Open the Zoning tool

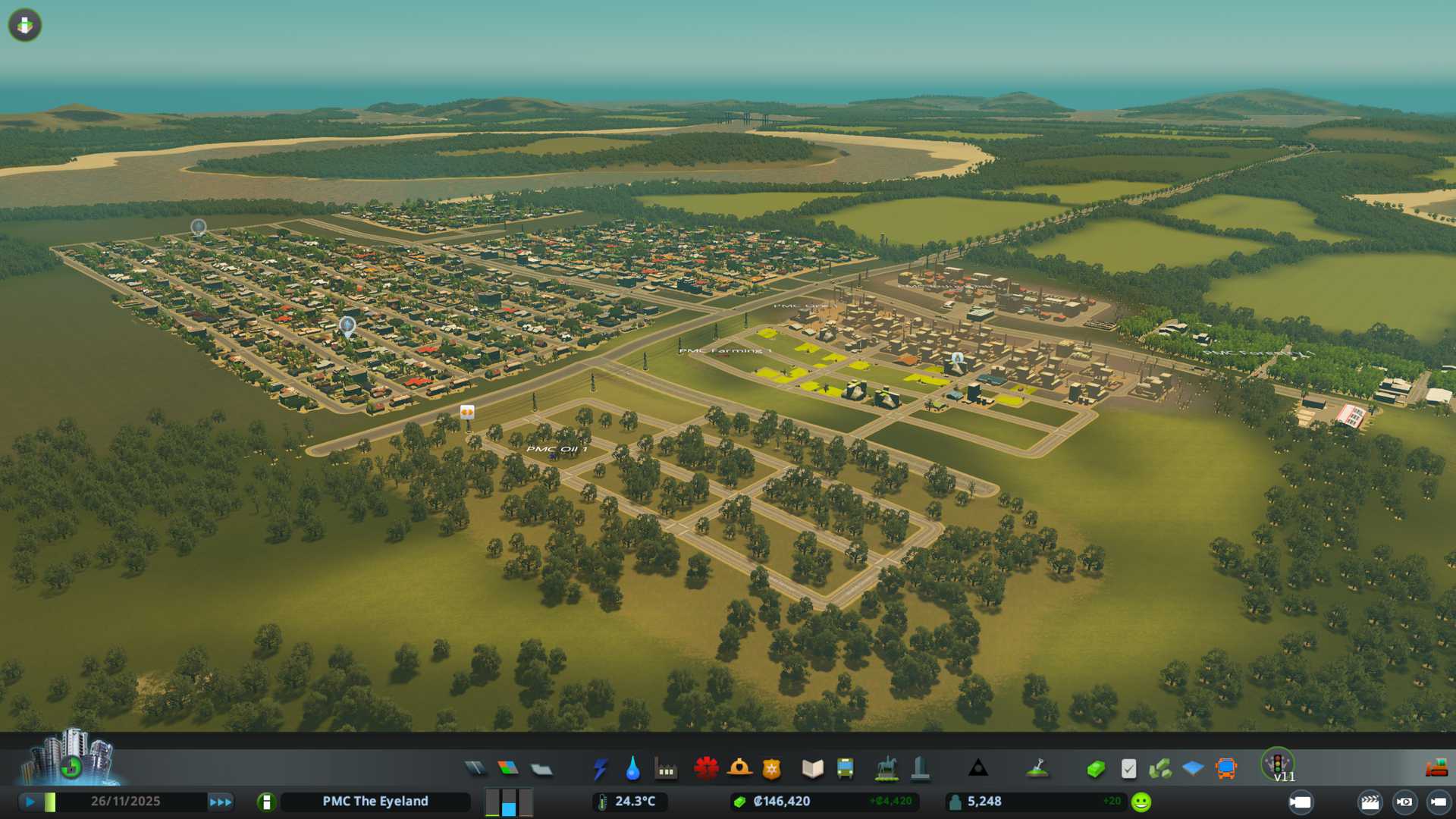click(x=508, y=769)
